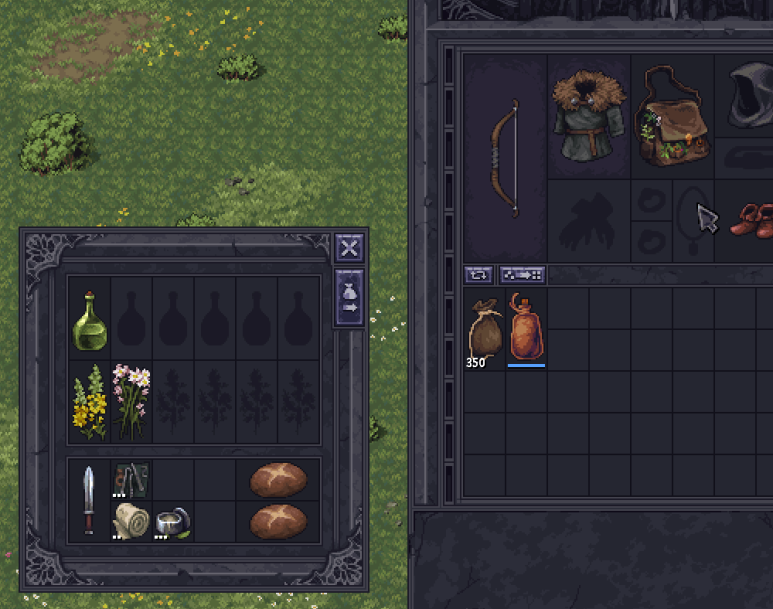Click the take-all bag arrow button

(x=348, y=296)
